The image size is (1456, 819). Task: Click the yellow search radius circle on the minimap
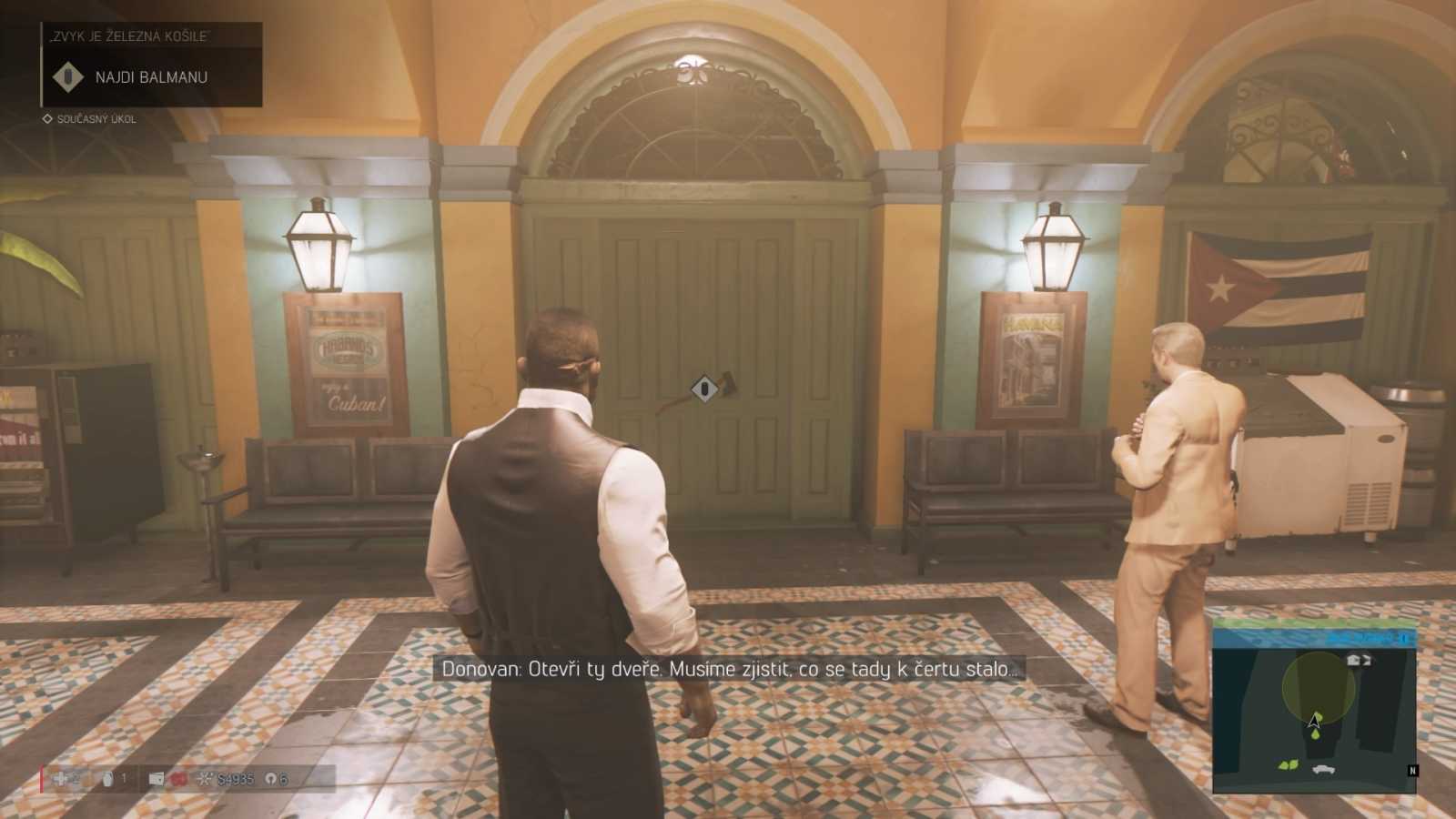coord(1319,684)
